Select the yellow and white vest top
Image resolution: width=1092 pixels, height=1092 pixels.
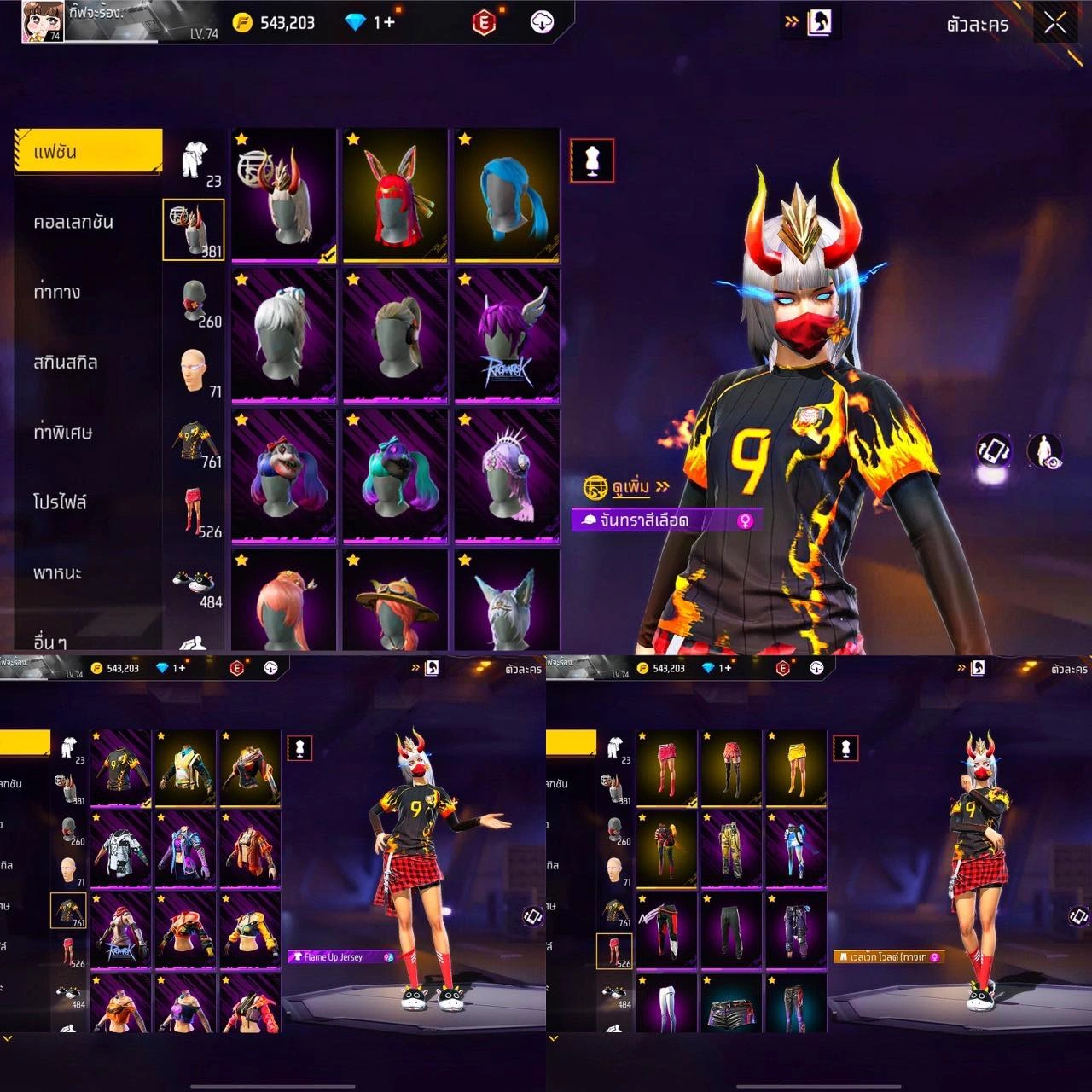coord(185,767)
